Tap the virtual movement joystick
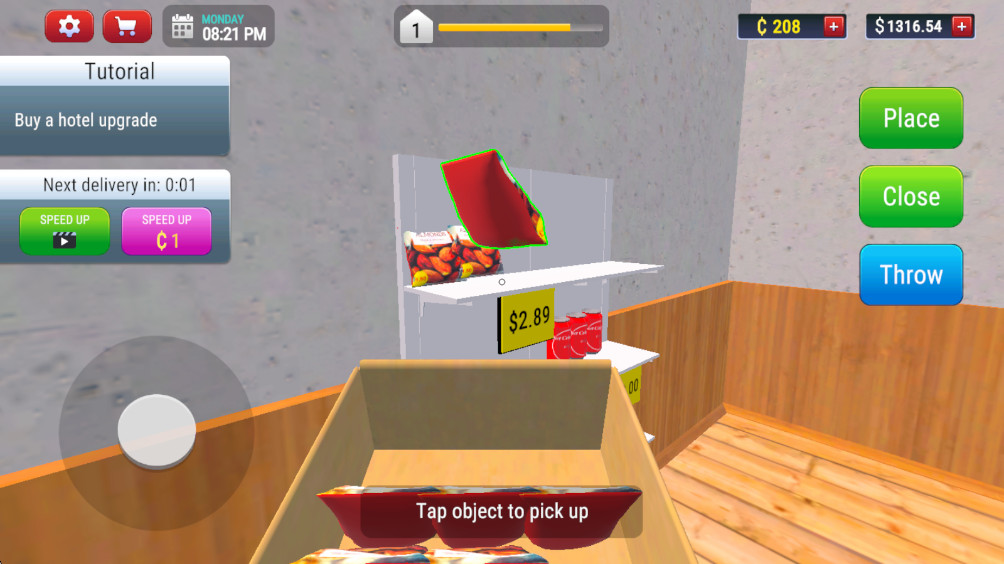 (x=156, y=431)
